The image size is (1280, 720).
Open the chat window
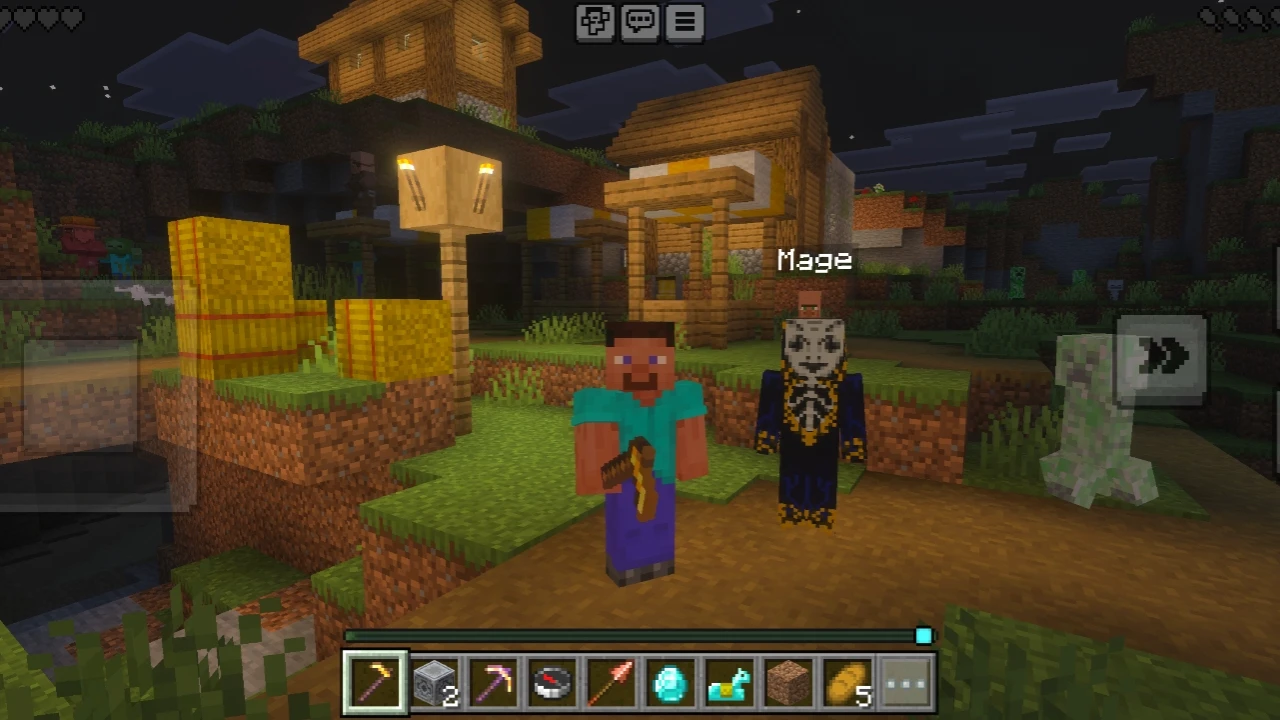(x=640, y=22)
